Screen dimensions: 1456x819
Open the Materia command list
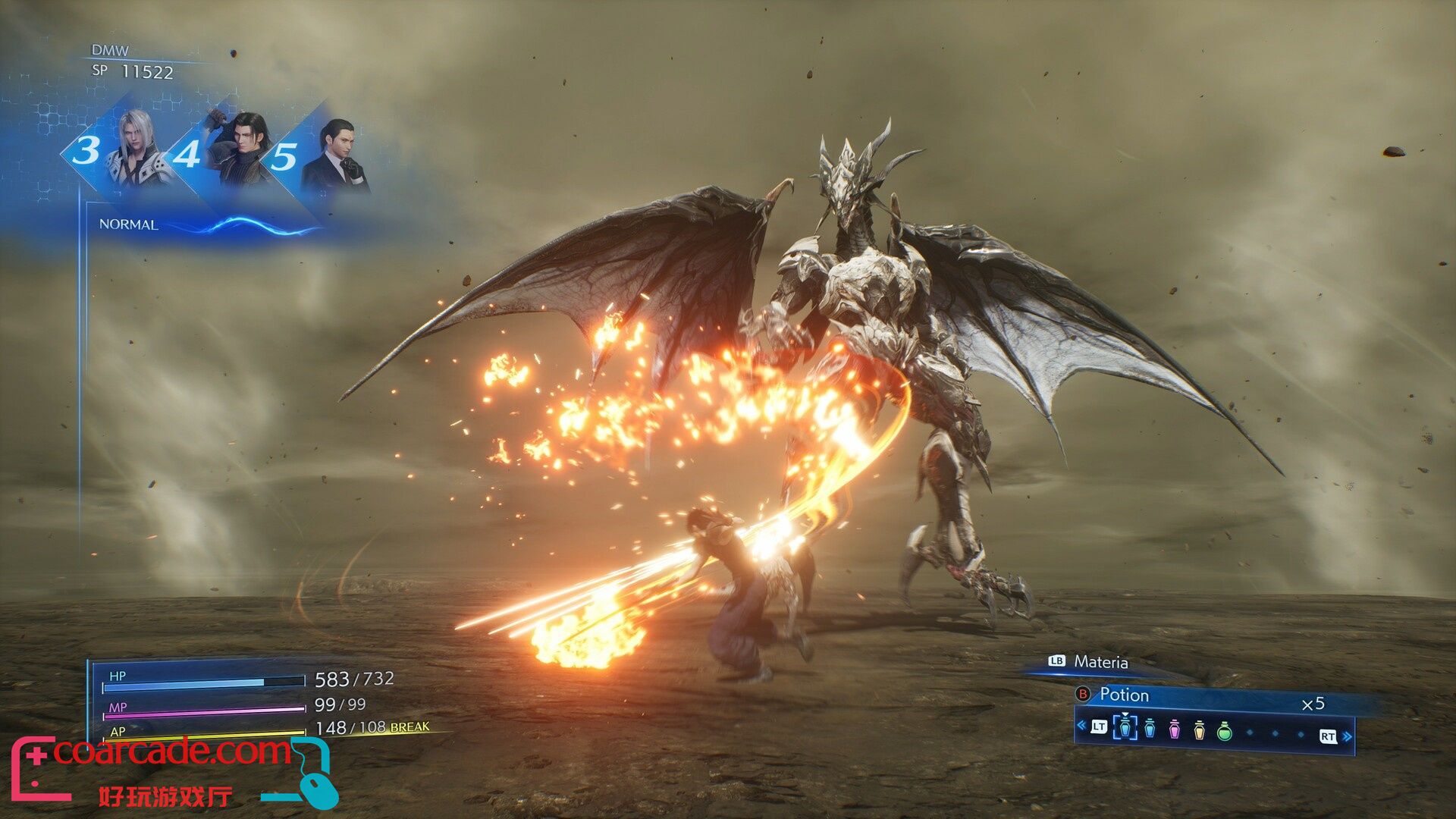(1100, 662)
